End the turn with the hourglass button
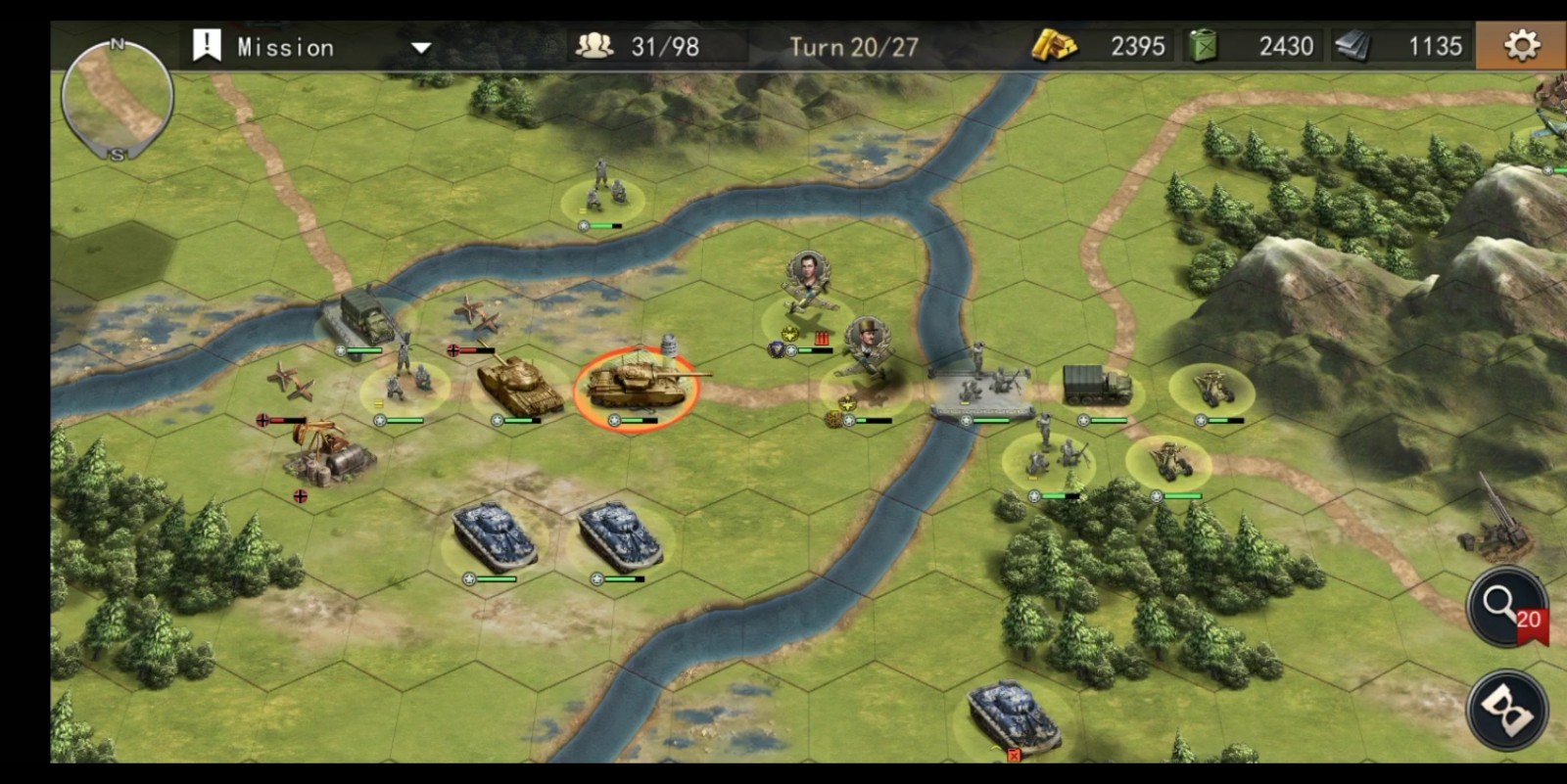This screenshot has width=1567, height=784. [1506, 711]
